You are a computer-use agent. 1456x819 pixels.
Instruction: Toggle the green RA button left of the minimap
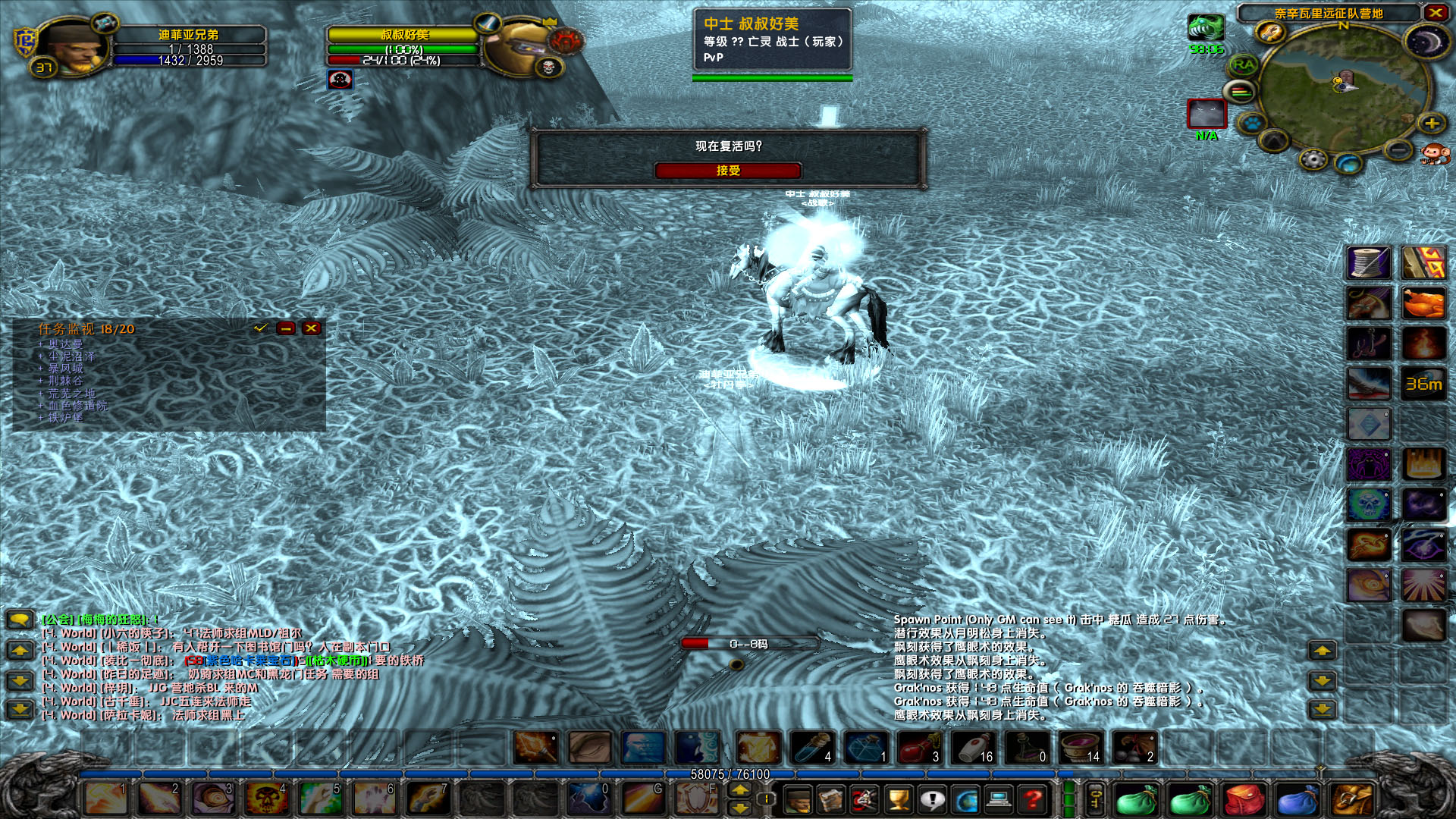1243,65
